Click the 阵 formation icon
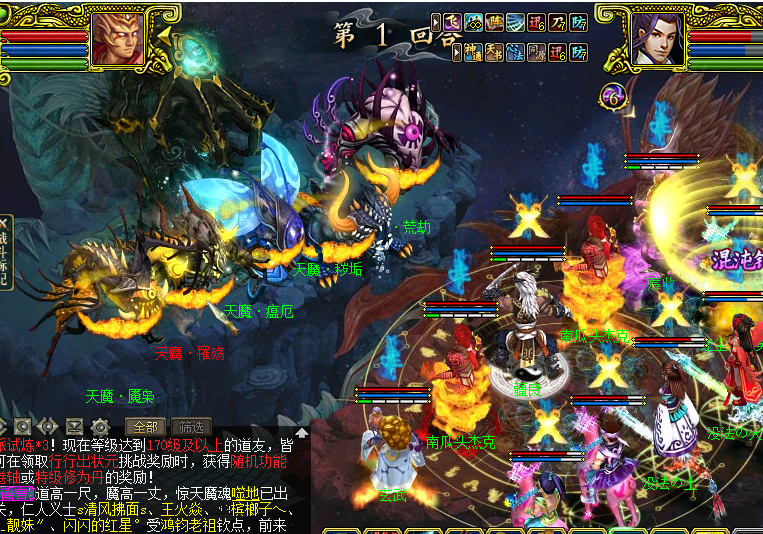 pyautogui.click(x=494, y=22)
